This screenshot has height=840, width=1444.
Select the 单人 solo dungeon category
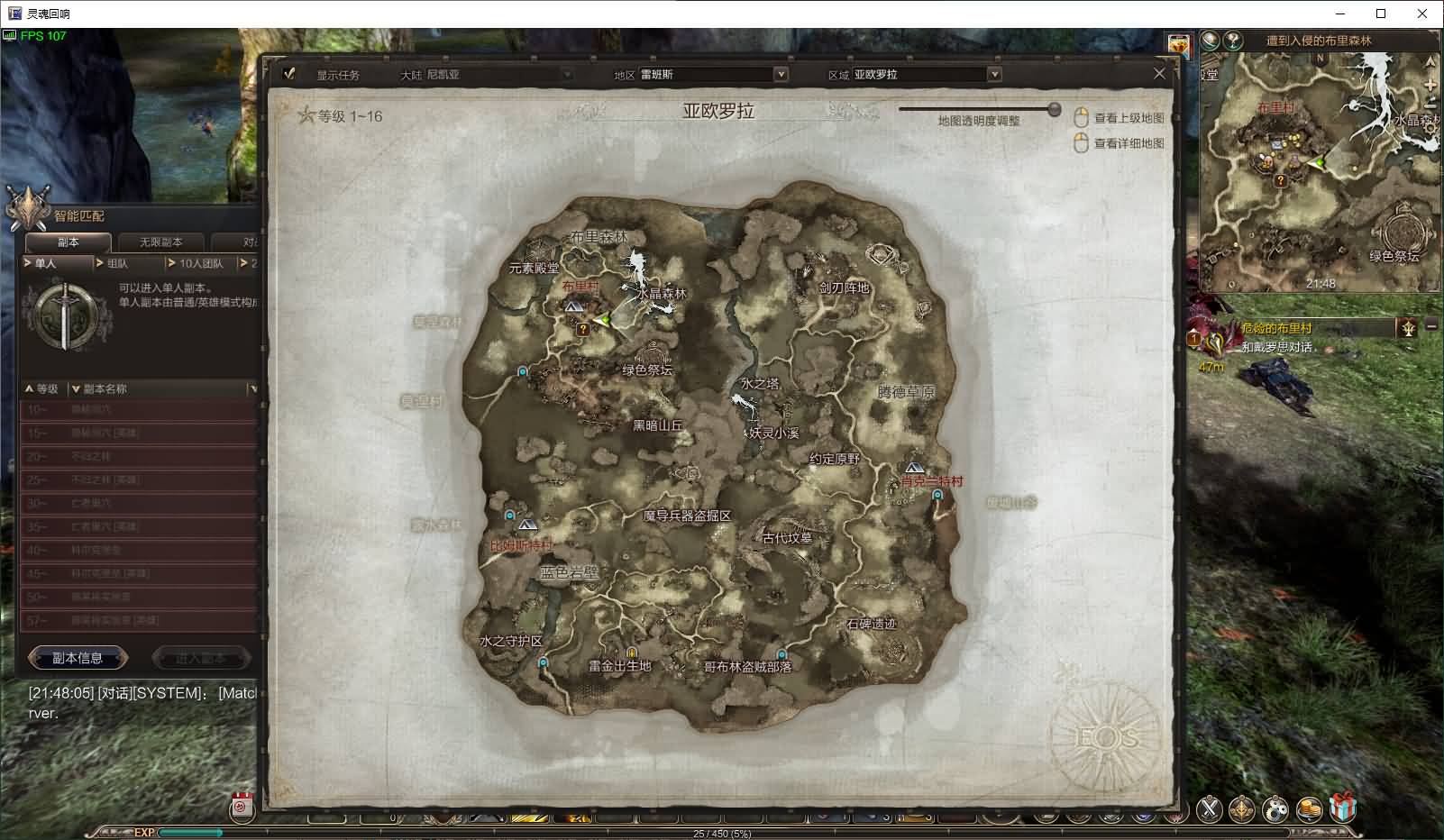(x=56, y=263)
